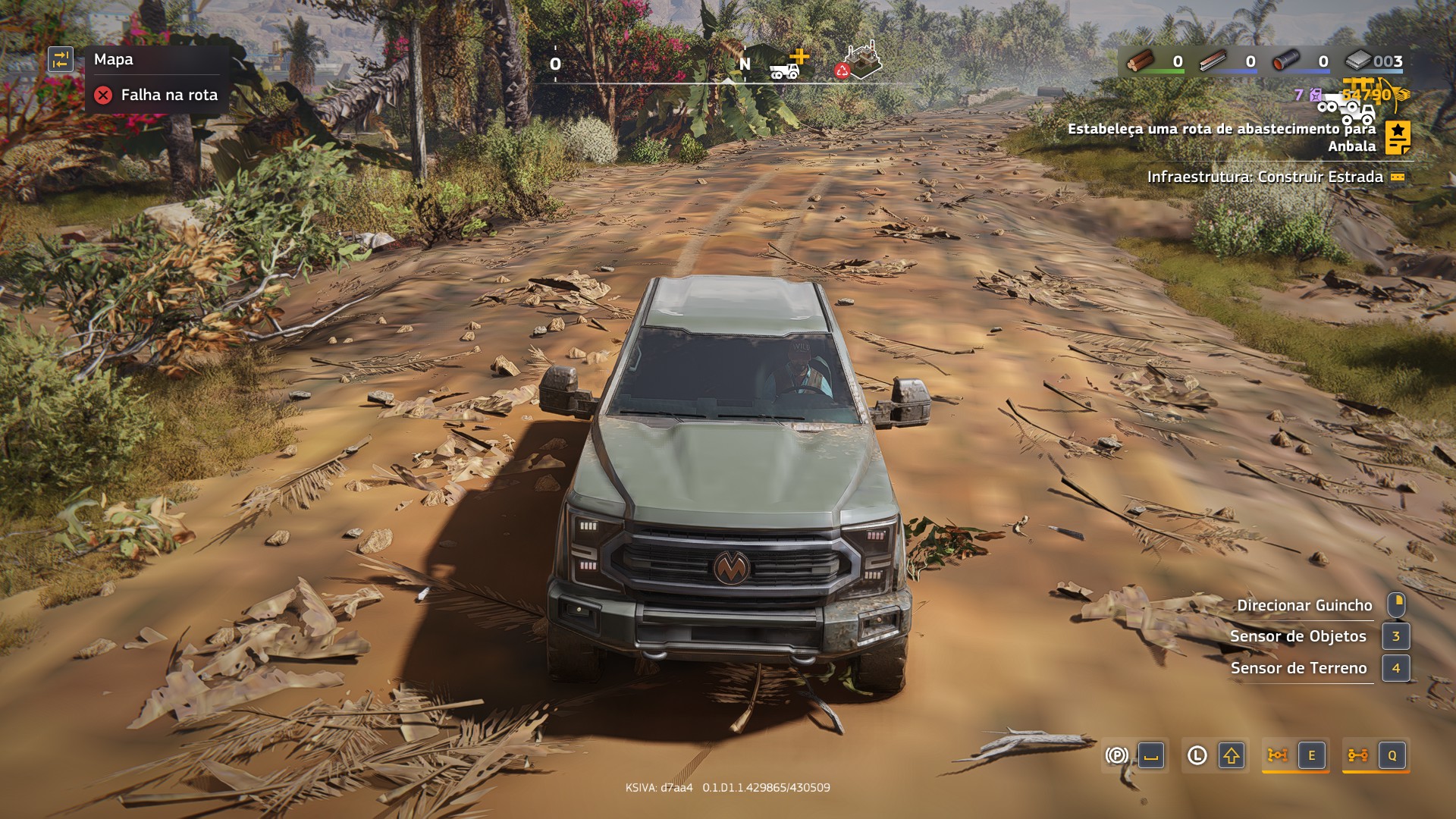Enable all-wheel drive with the E control
Screen dimensions: 1456x819
pyautogui.click(x=1312, y=755)
